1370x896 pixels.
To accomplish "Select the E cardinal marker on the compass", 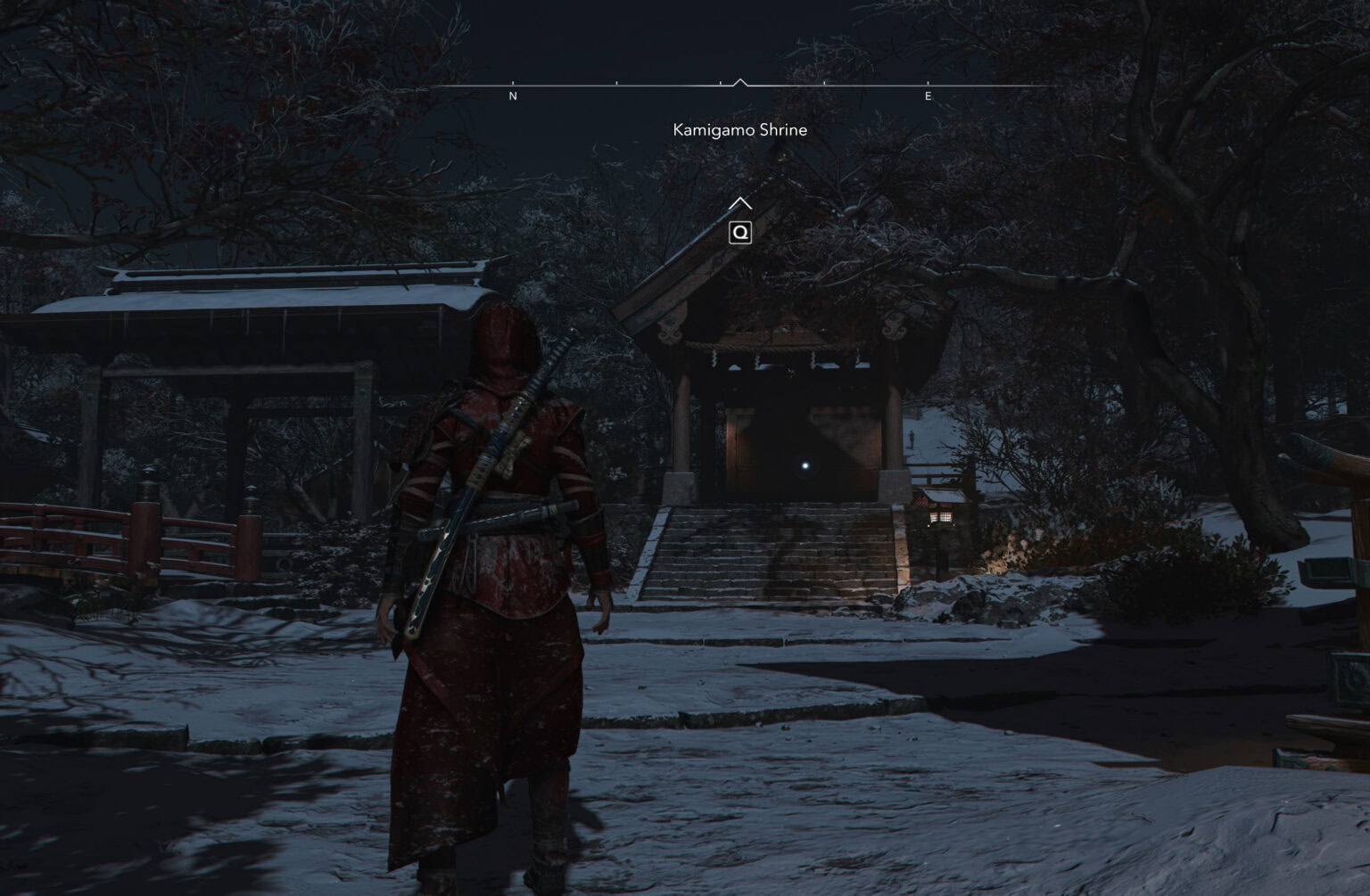I will point(928,95).
